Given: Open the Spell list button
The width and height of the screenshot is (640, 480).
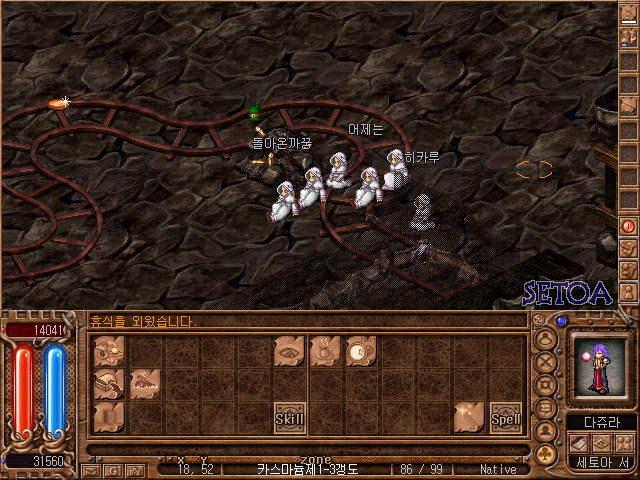Looking at the screenshot, I should [505, 417].
